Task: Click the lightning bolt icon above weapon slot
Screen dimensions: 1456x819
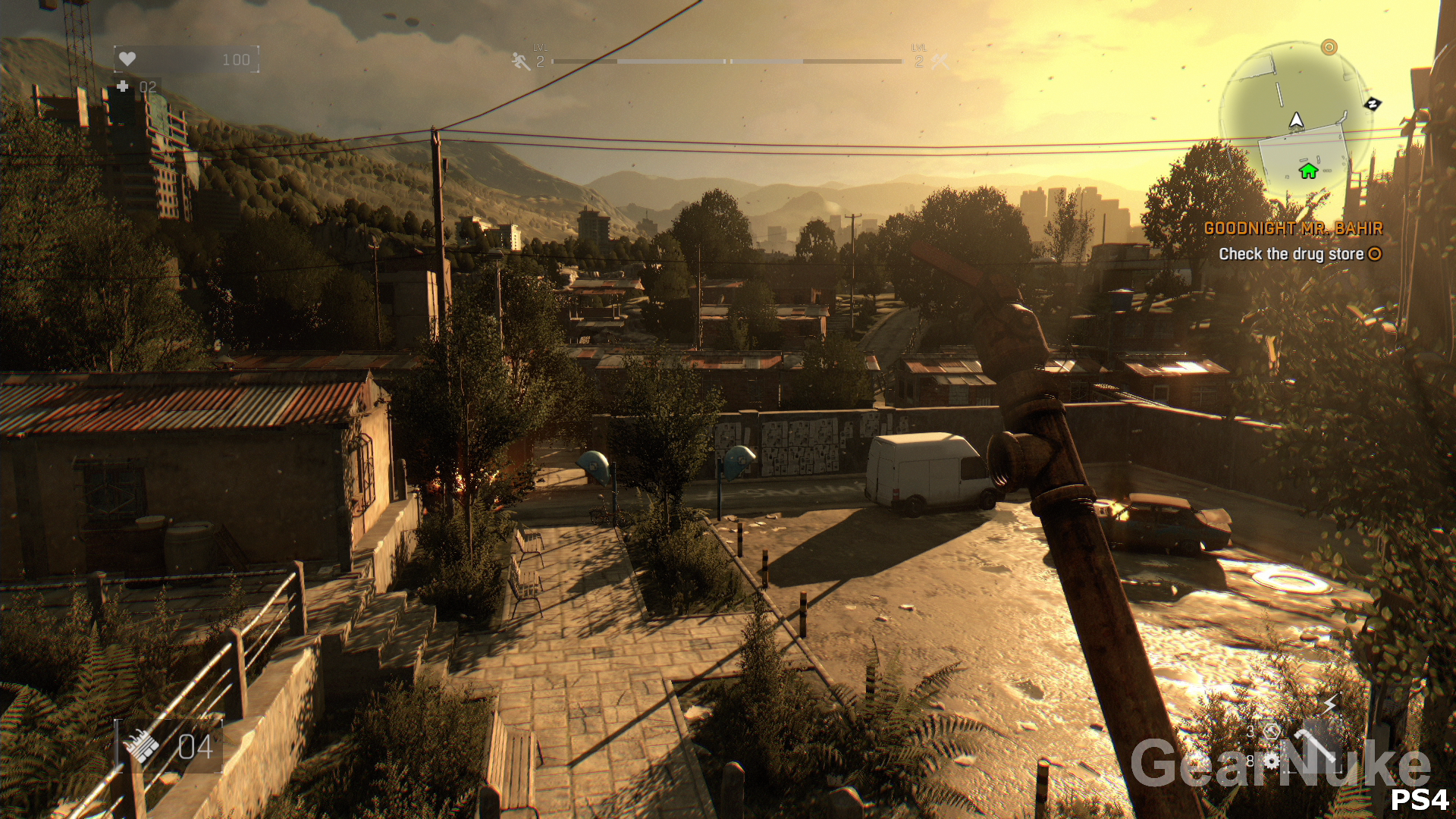Action: [x=1330, y=704]
